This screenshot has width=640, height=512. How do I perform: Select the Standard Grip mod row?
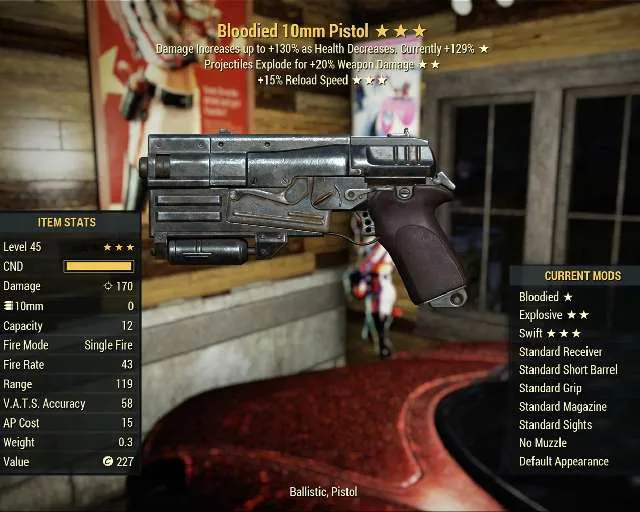click(x=550, y=388)
